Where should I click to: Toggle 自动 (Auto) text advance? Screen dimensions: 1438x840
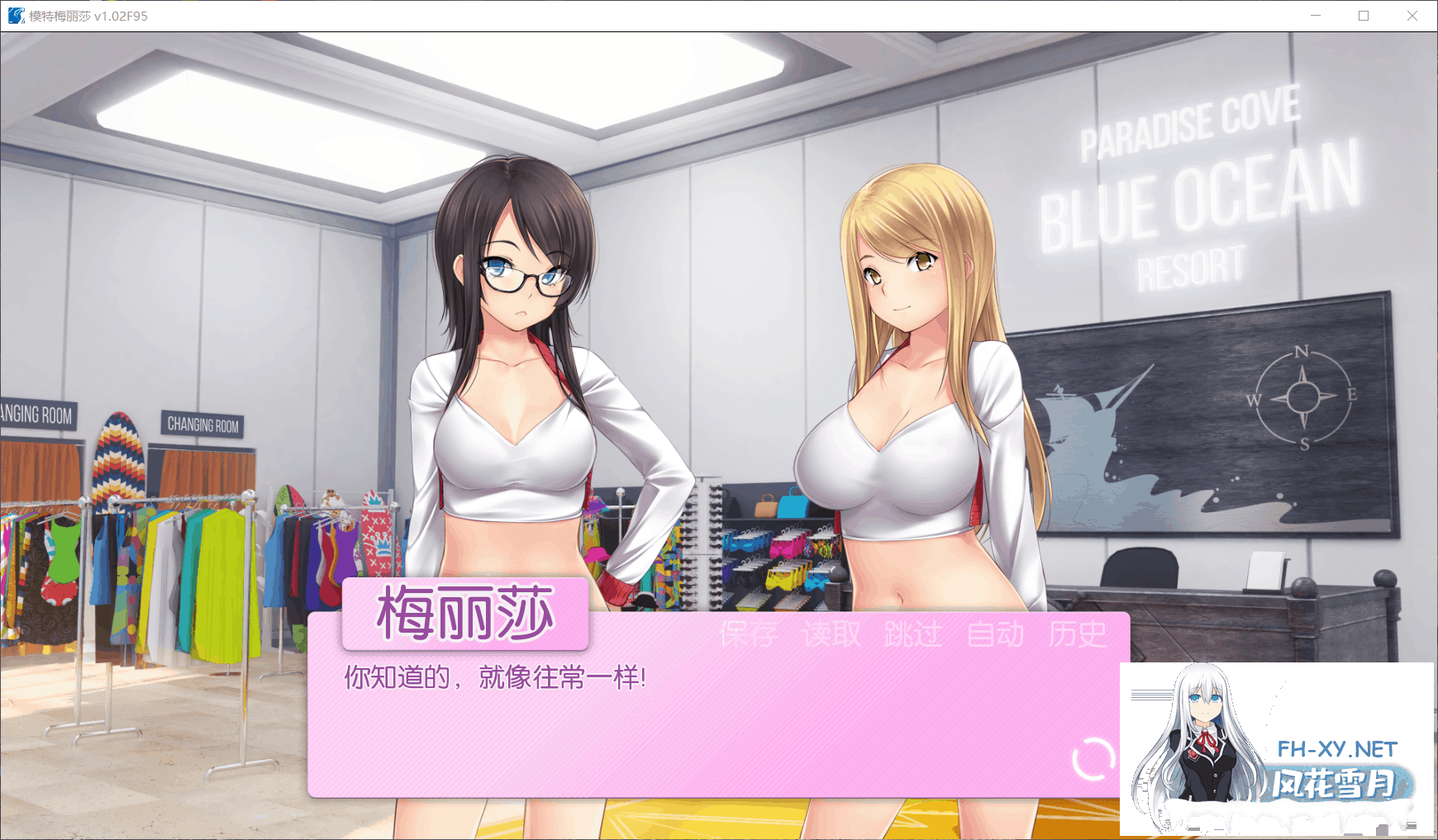[x=995, y=634]
